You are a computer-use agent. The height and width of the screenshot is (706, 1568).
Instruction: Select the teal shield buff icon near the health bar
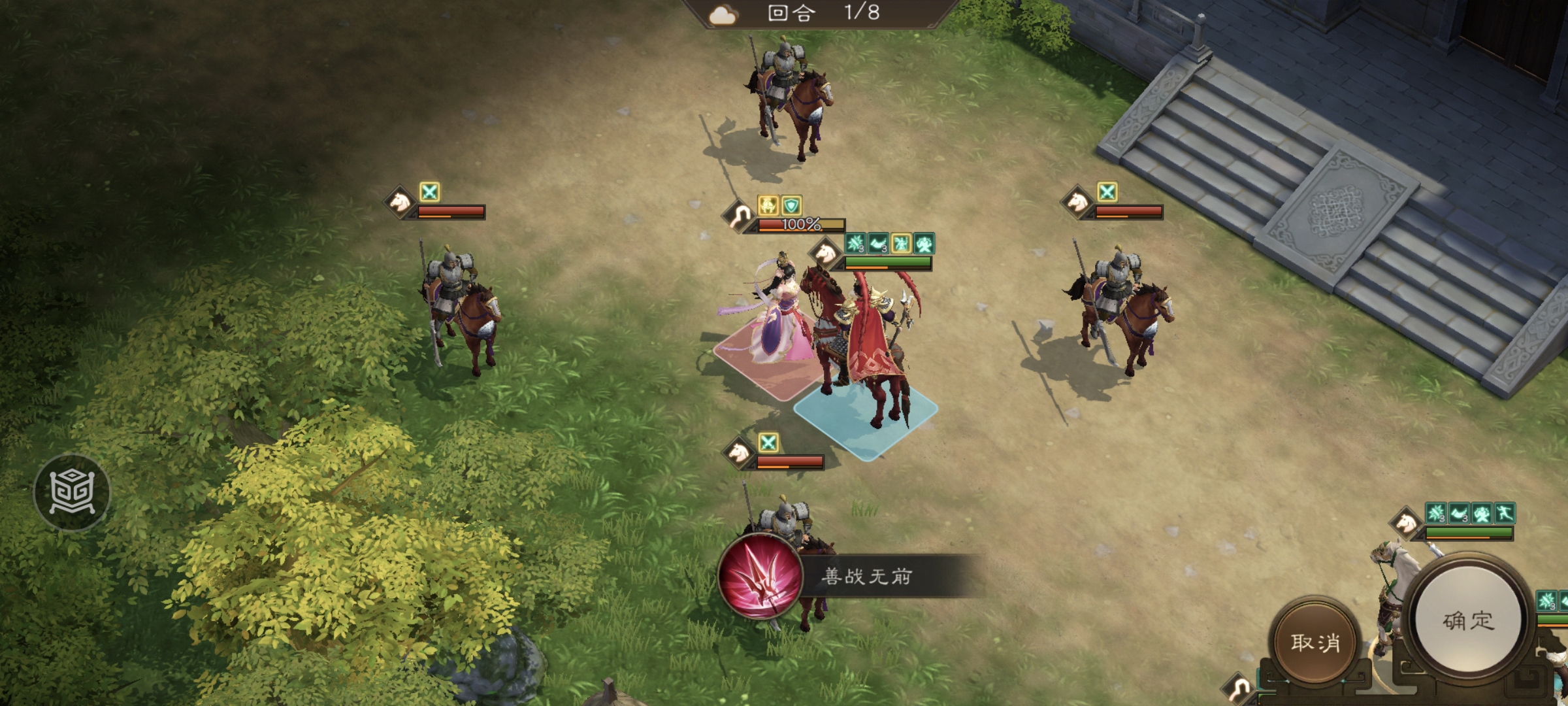[x=791, y=206]
